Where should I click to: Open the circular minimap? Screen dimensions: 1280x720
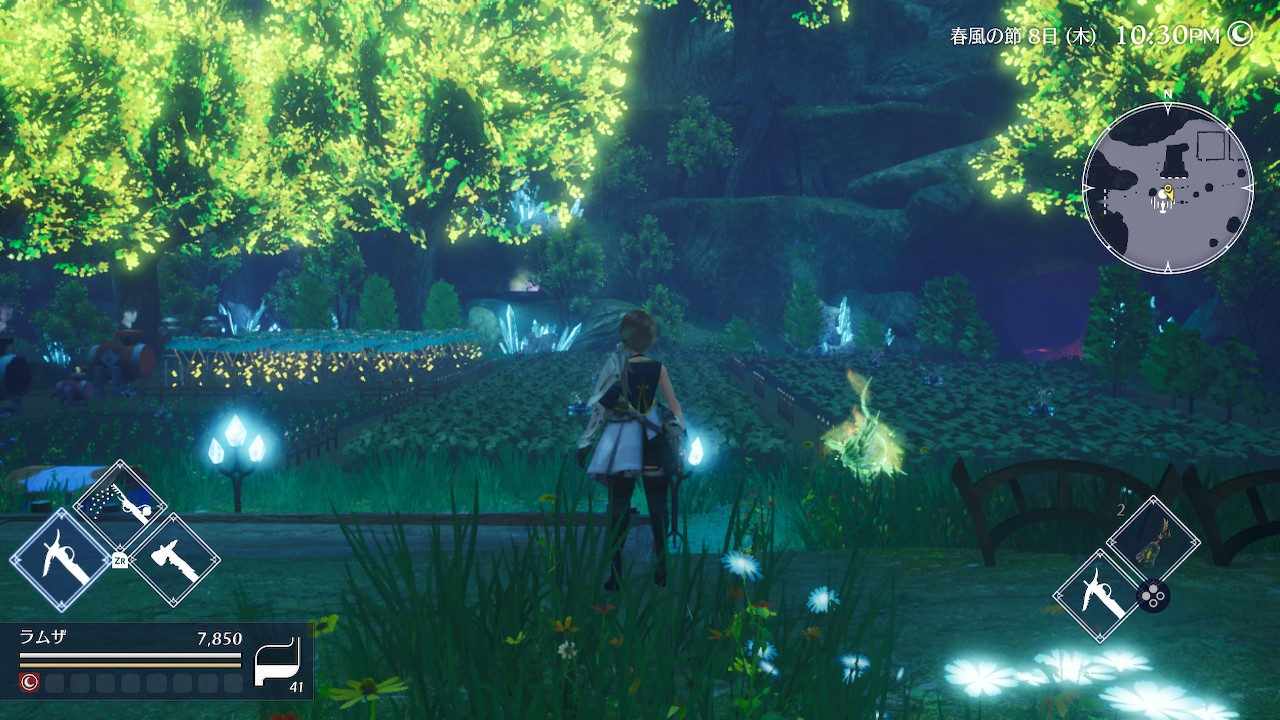(1167, 188)
